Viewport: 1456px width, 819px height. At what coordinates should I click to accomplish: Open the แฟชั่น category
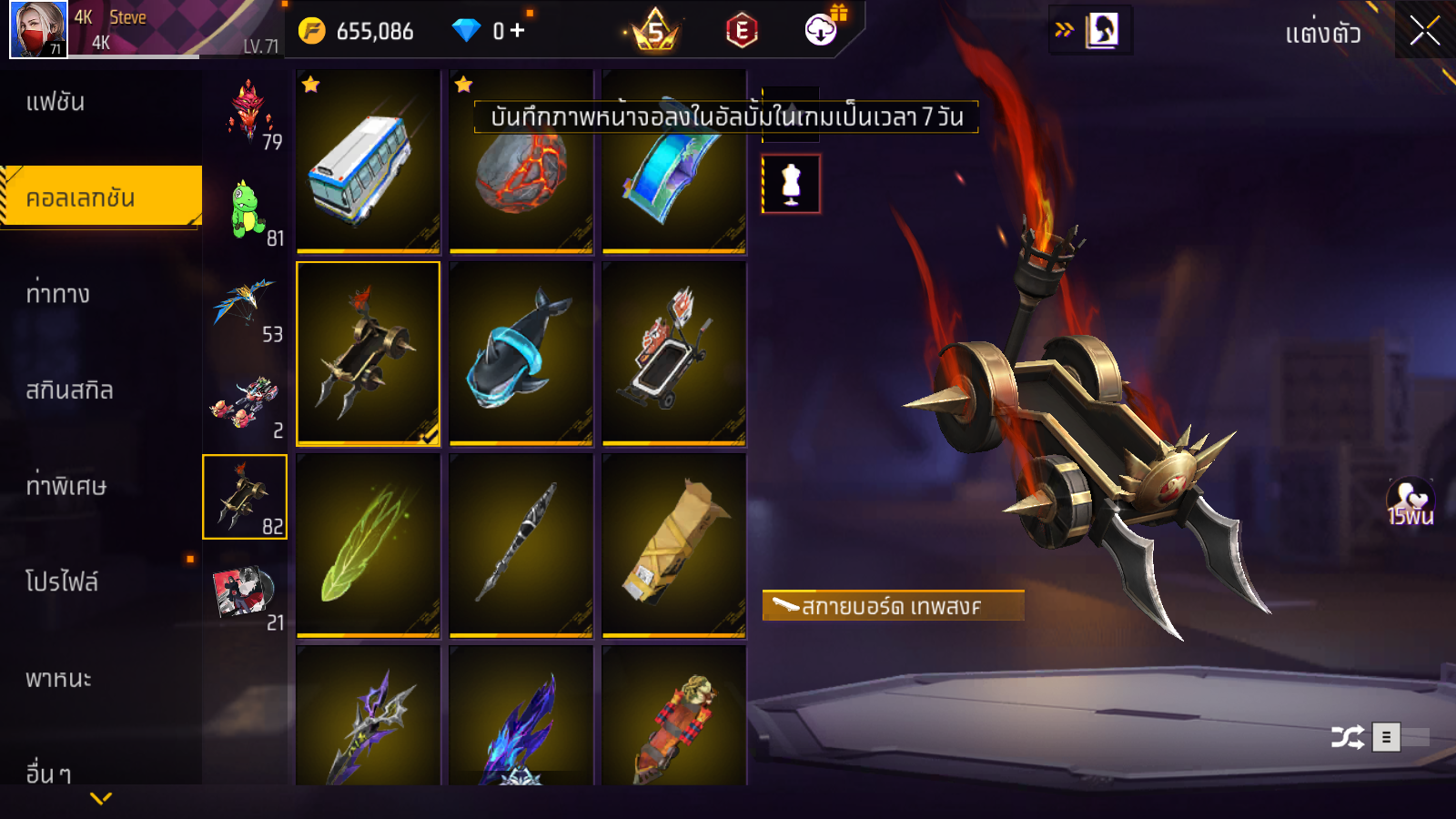(56, 102)
